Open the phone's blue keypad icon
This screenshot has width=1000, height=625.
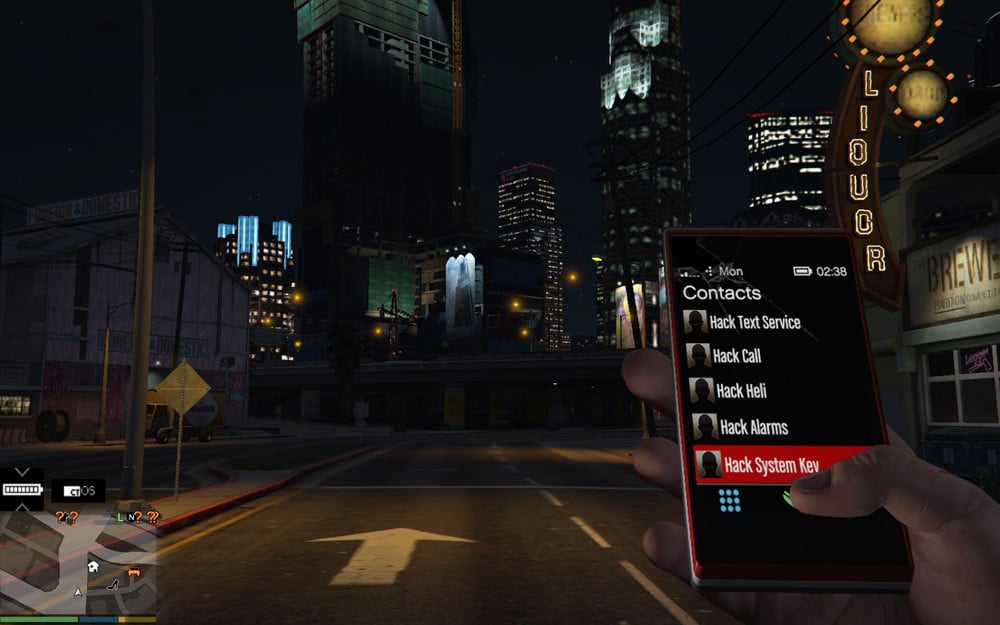click(730, 500)
